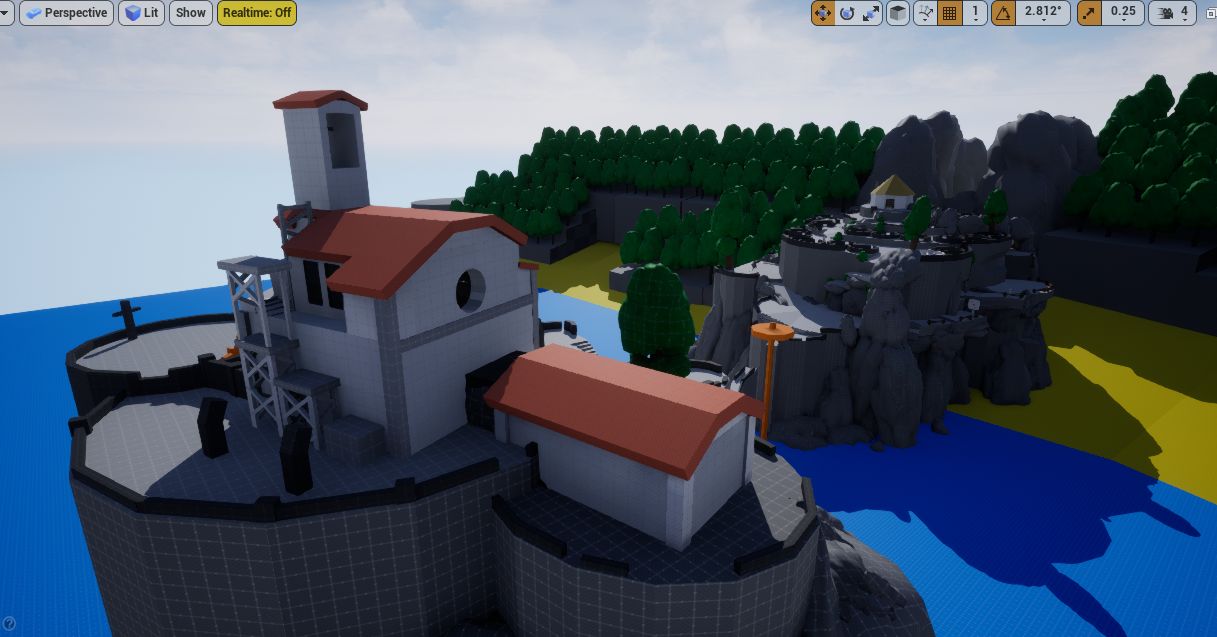Toggle rotation angle snapping
The height and width of the screenshot is (637, 1217).
pyautogui.click(x=1003, y=13)
